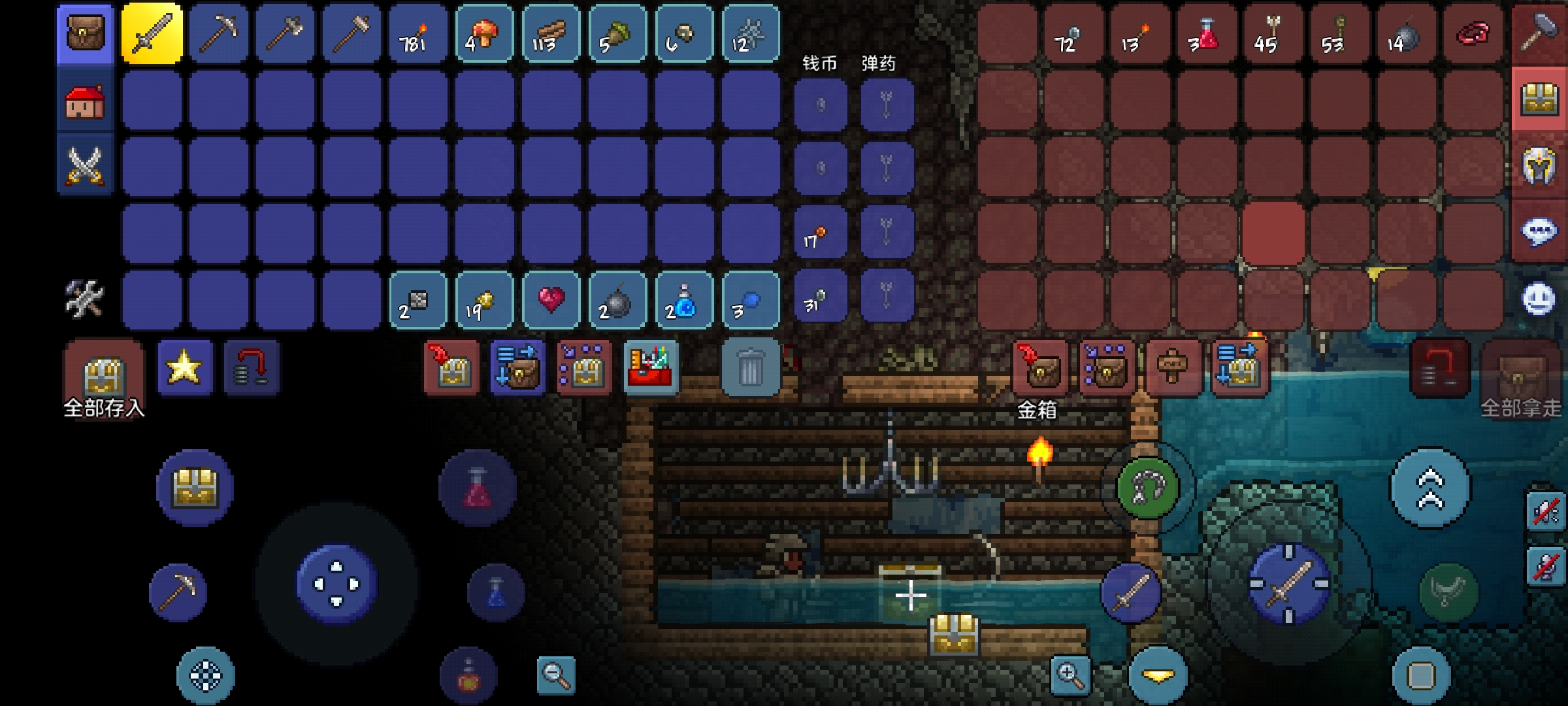Toggle the favorite star button
The width and height of the screenshot is (1568, 706).
click(185, 367)
